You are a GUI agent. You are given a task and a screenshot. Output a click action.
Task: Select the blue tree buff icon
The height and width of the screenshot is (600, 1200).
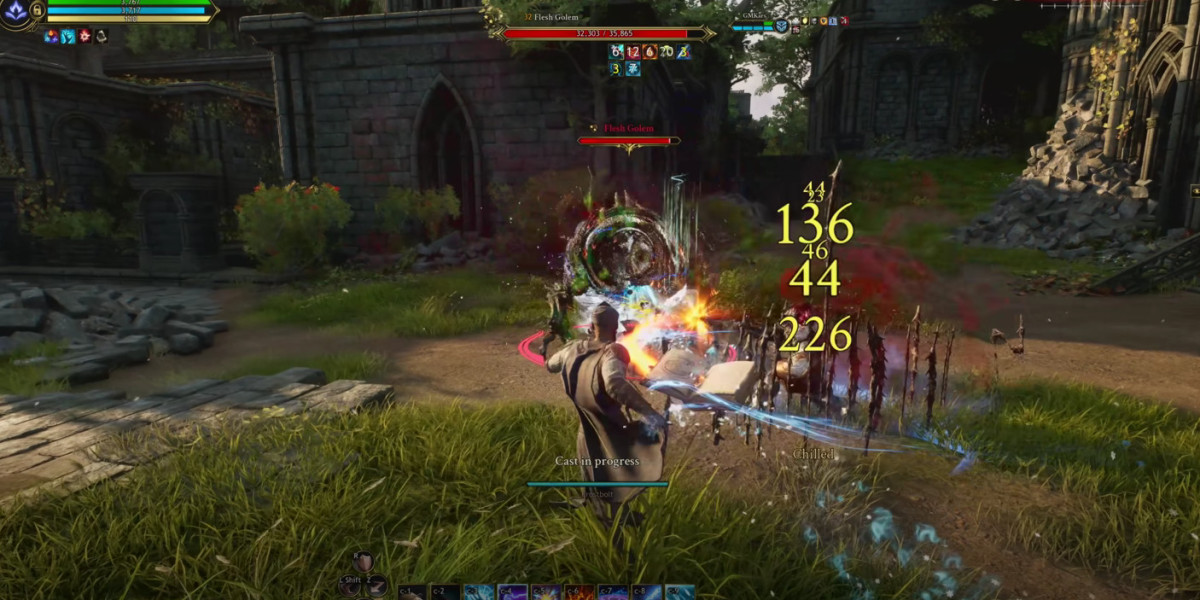pos(68,36)
